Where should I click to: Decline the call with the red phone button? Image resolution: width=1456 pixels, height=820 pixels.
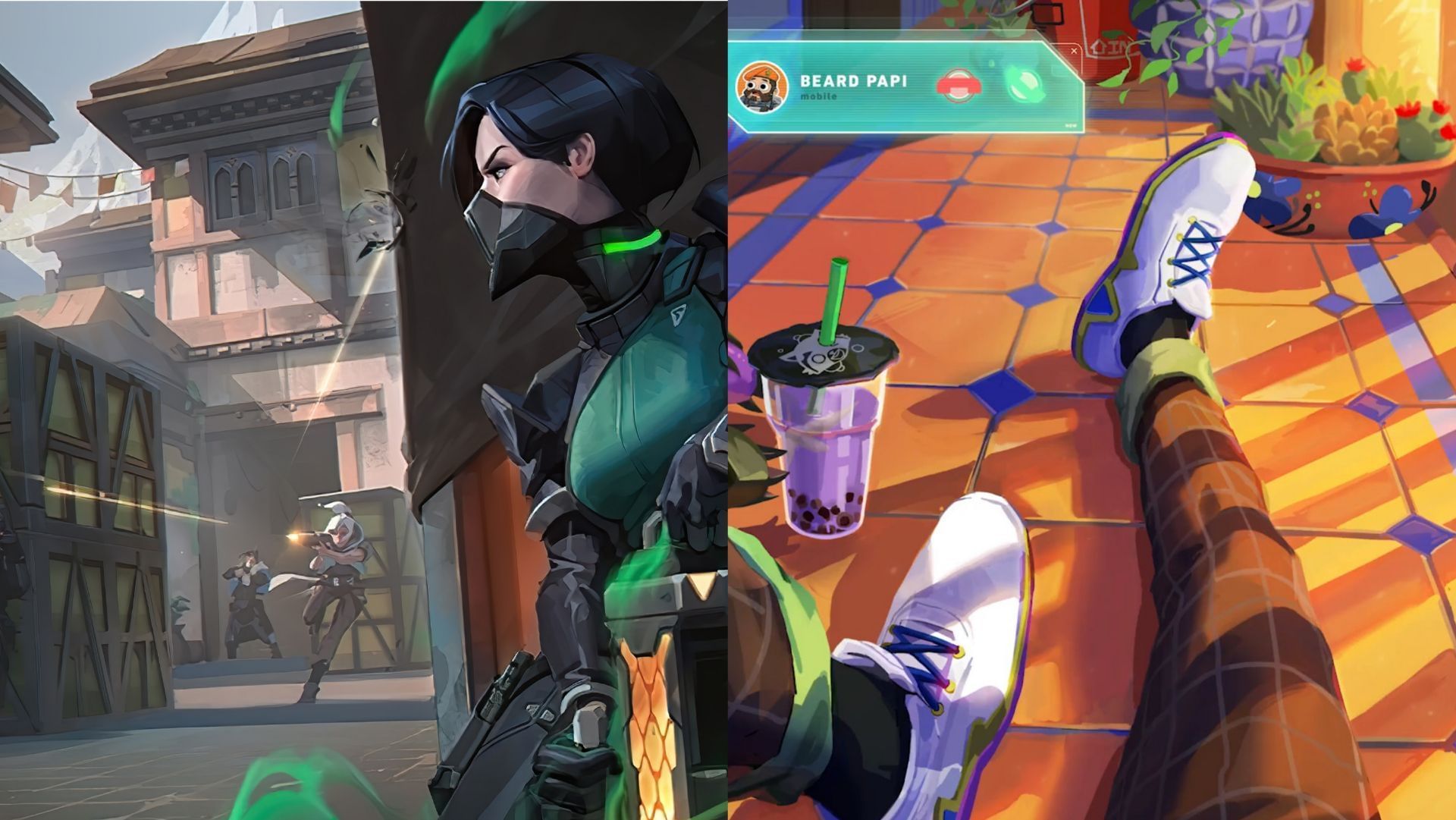pyautogui.click(x=959, y=86)
